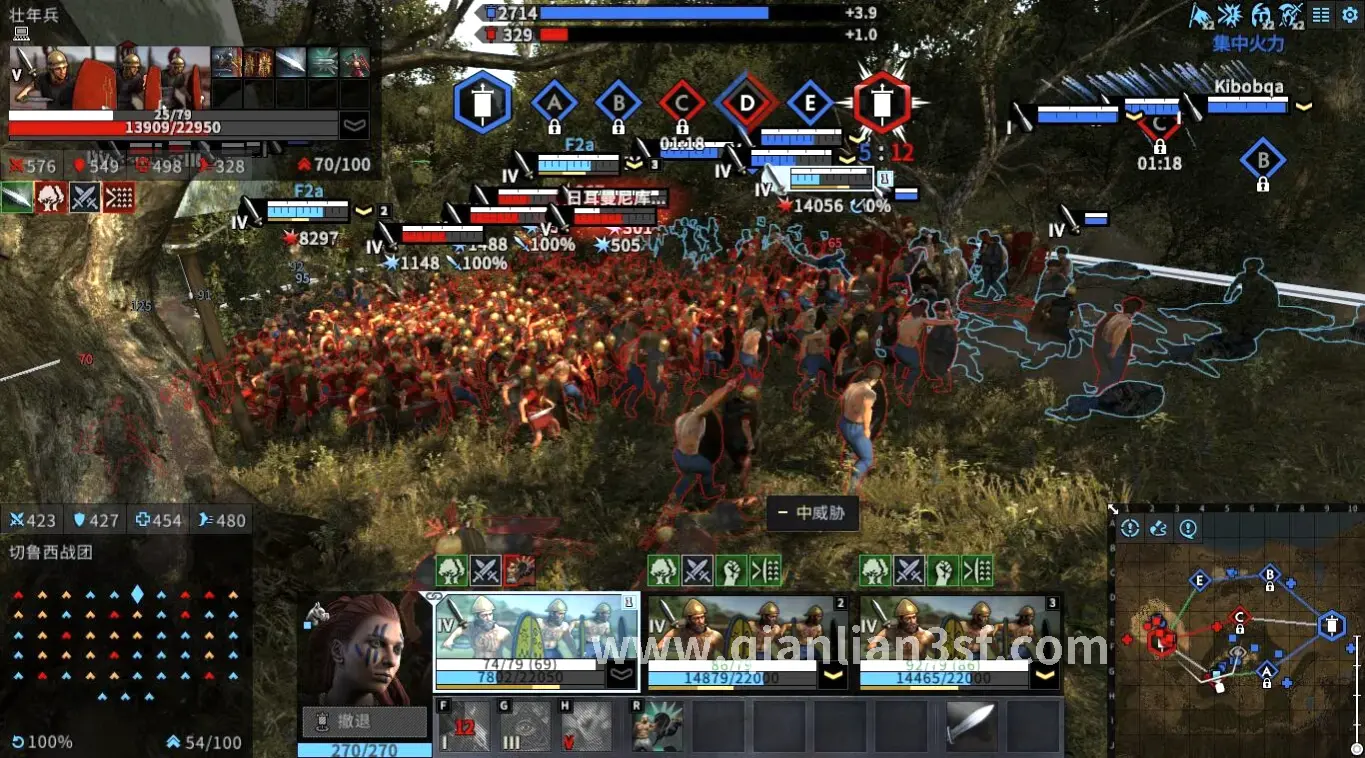Click the red point C minimap marker
Image resolution: width=1365 pixels, height=758 pixels.
coord(1240,617)
